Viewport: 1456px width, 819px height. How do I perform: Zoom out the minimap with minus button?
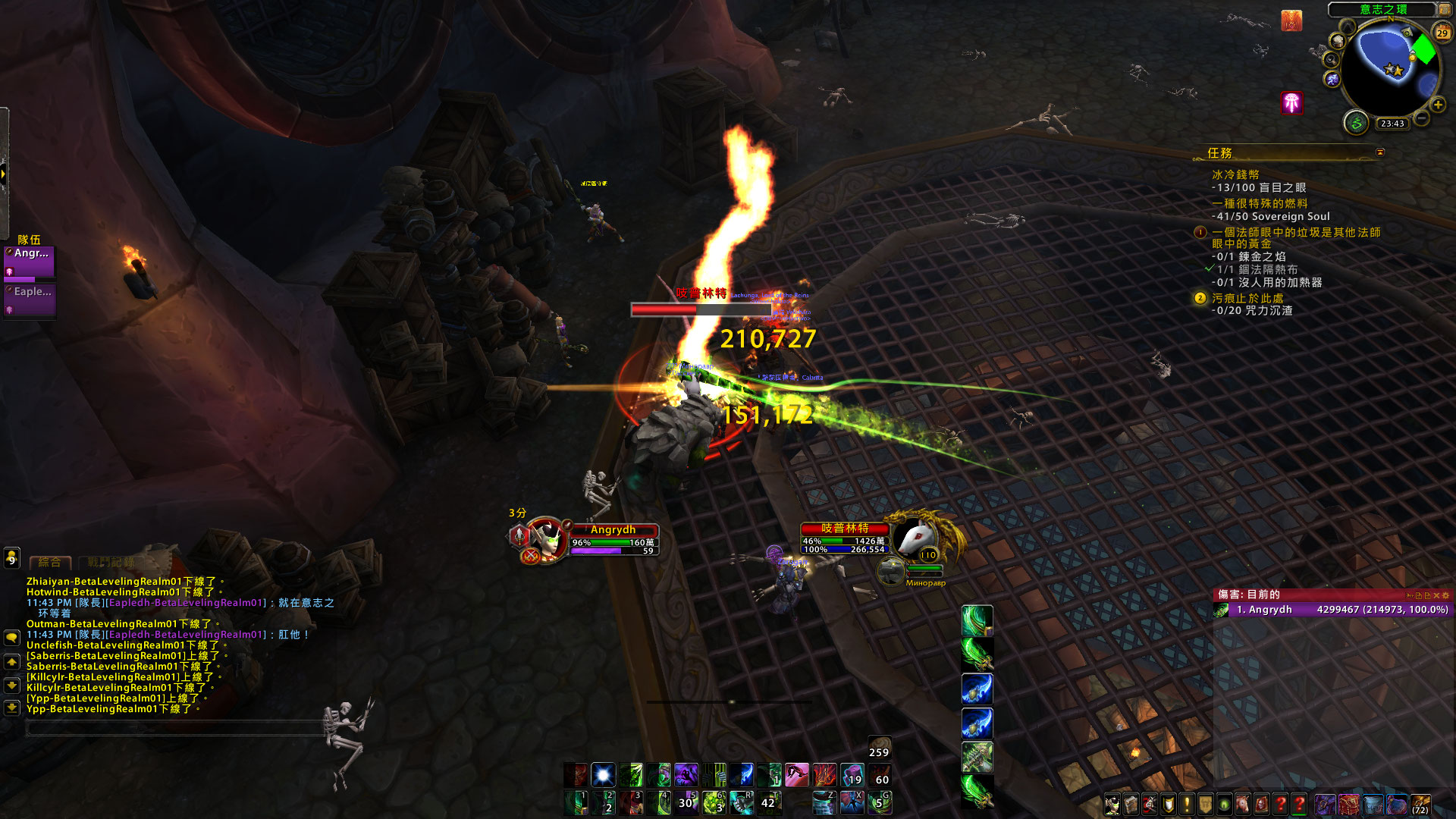1422,118
